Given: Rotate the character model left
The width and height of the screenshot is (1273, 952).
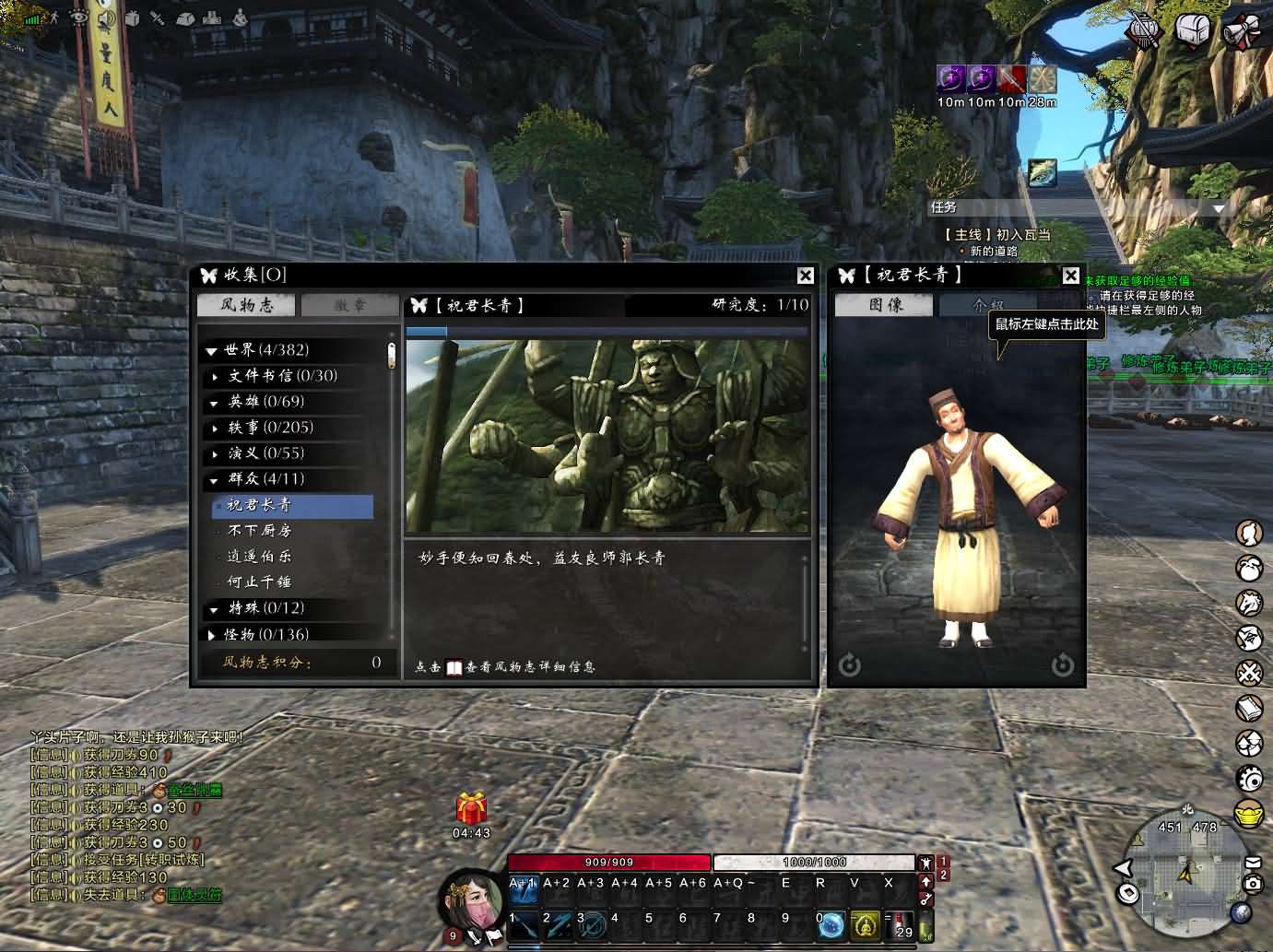Looking at the screenshot, I should 849,664.
